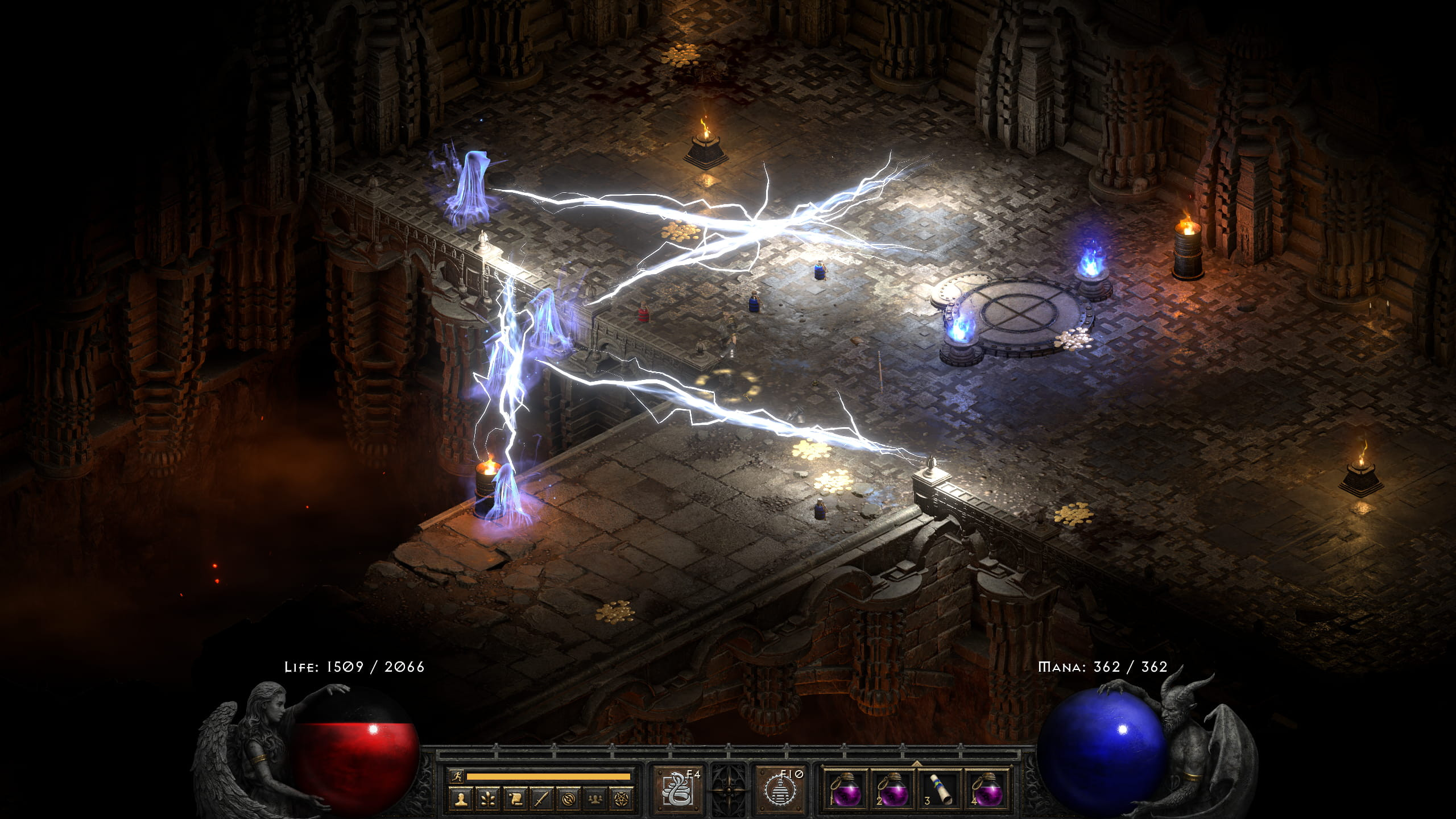Click the sword icon on the mini panel

540,799
